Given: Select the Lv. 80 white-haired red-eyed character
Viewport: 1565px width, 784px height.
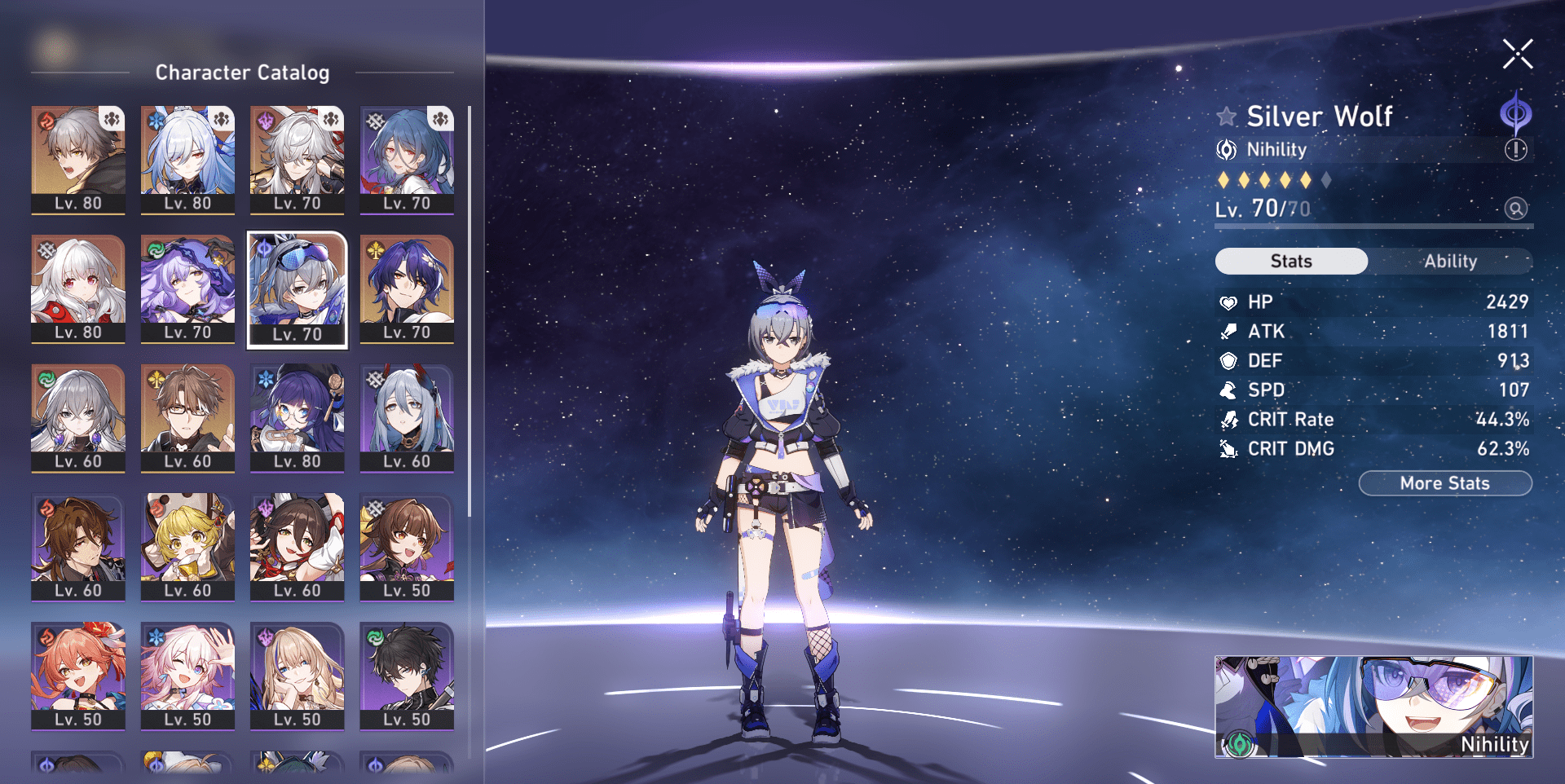Looking at the screenshot, I should click(x=78, y=289).
